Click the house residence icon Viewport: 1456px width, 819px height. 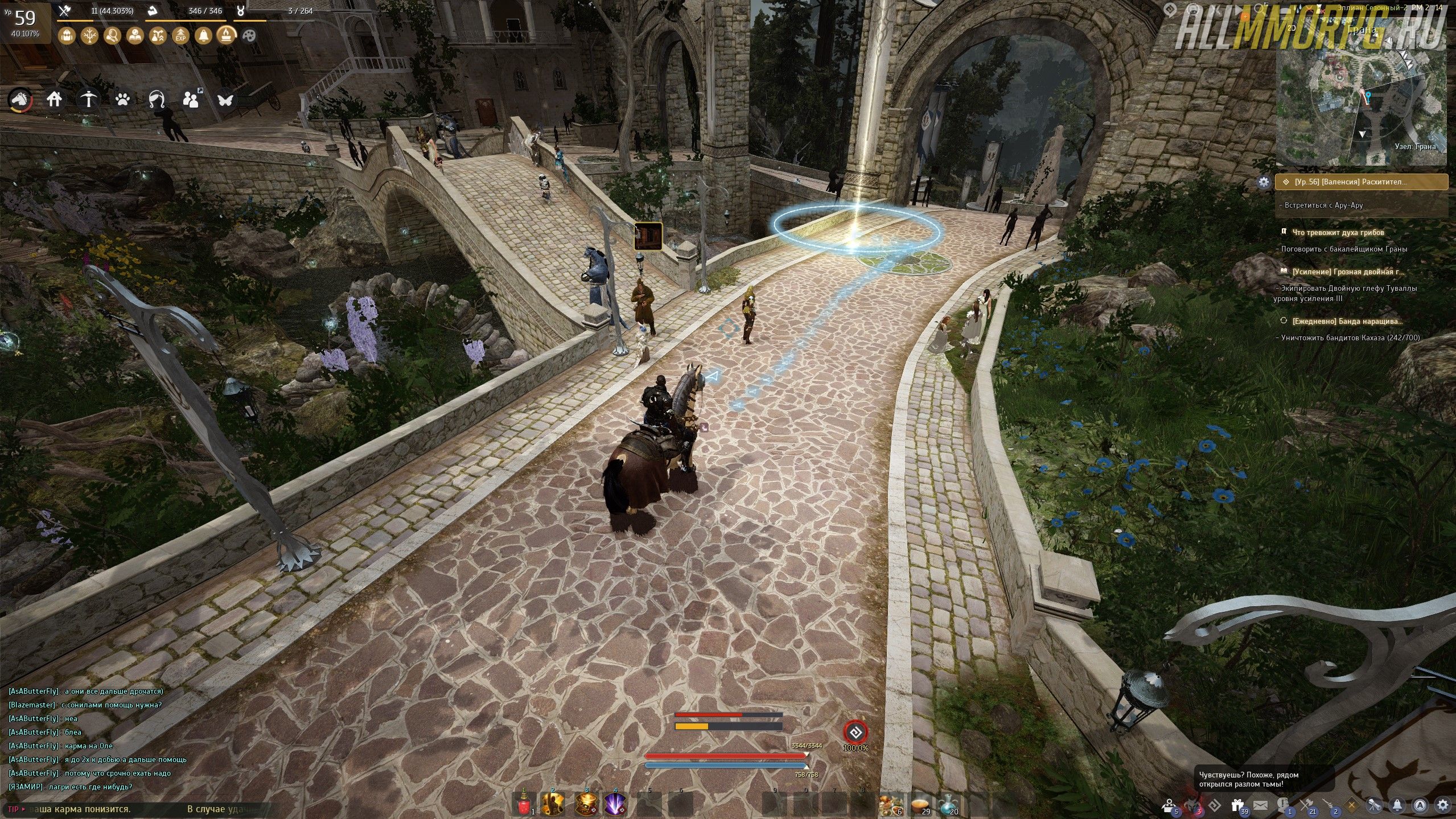click(54, 100)
